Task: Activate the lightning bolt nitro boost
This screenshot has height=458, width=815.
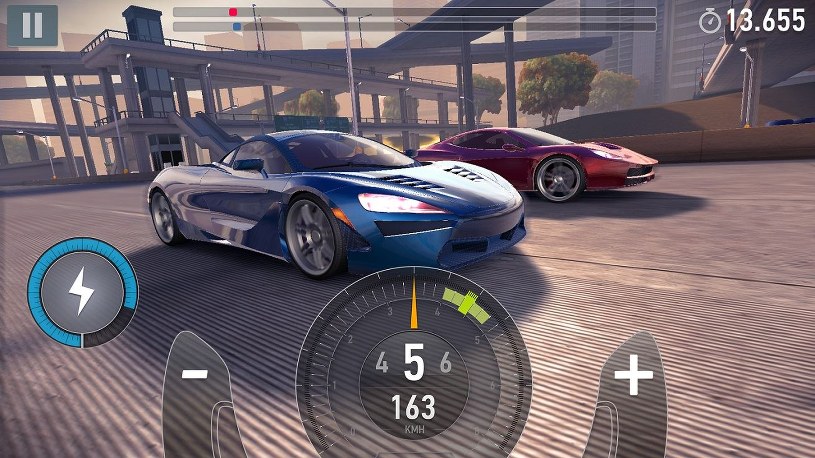Action: click(x=82, y=292)
